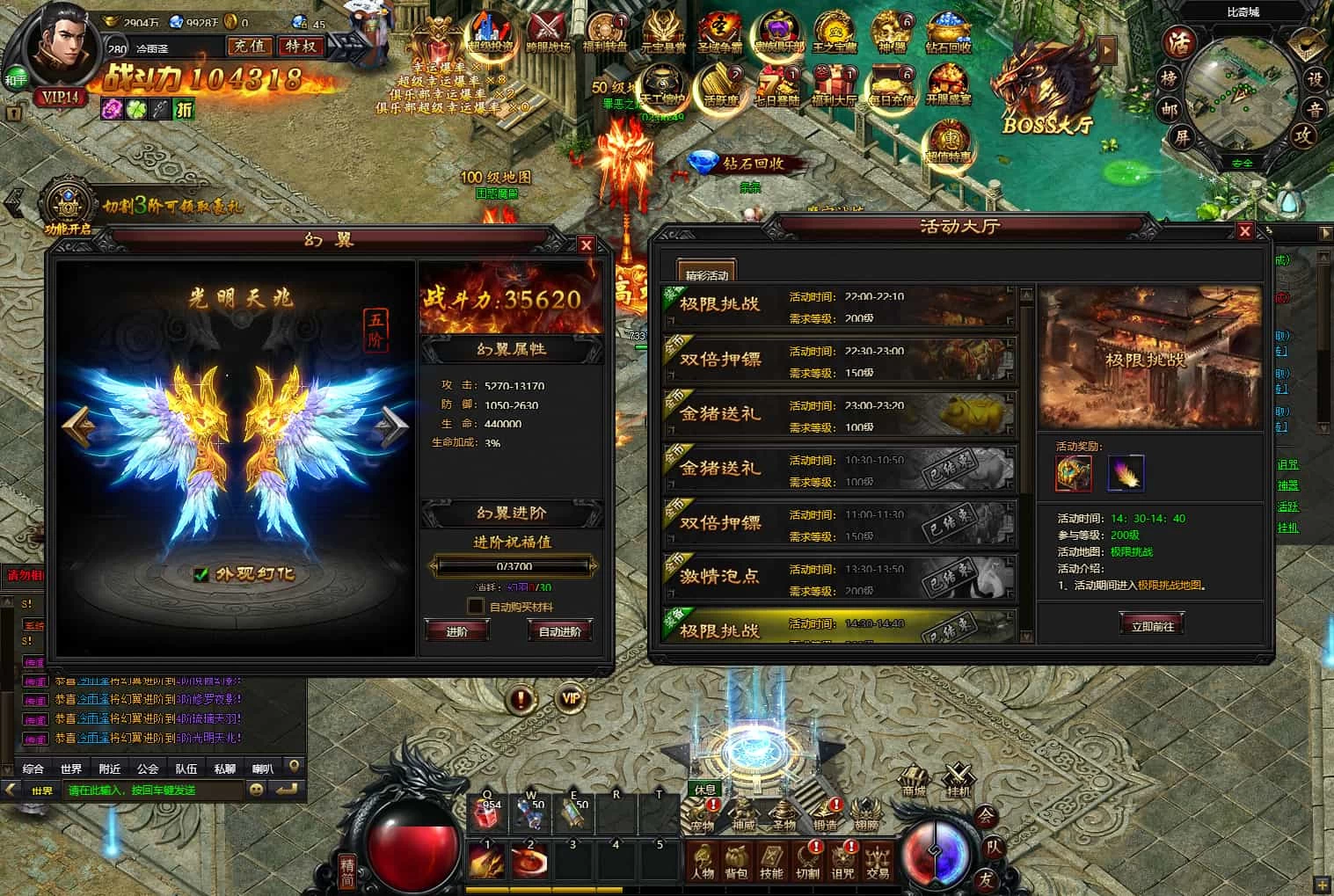This screenshot has width=1334, height=896.
Task: Click 立即前往 to go now
Action: point(1152,625)
